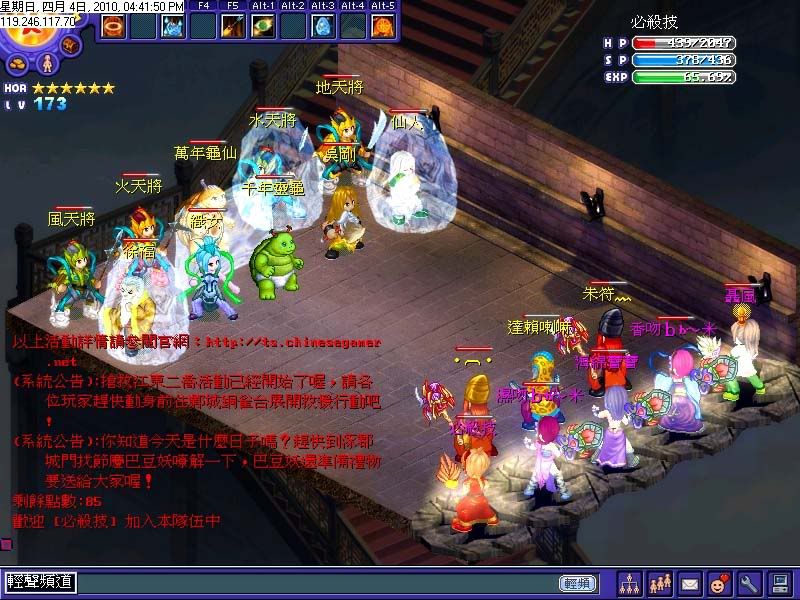Toggle the 輕頻 chat channel button

[x=577, y=582]
